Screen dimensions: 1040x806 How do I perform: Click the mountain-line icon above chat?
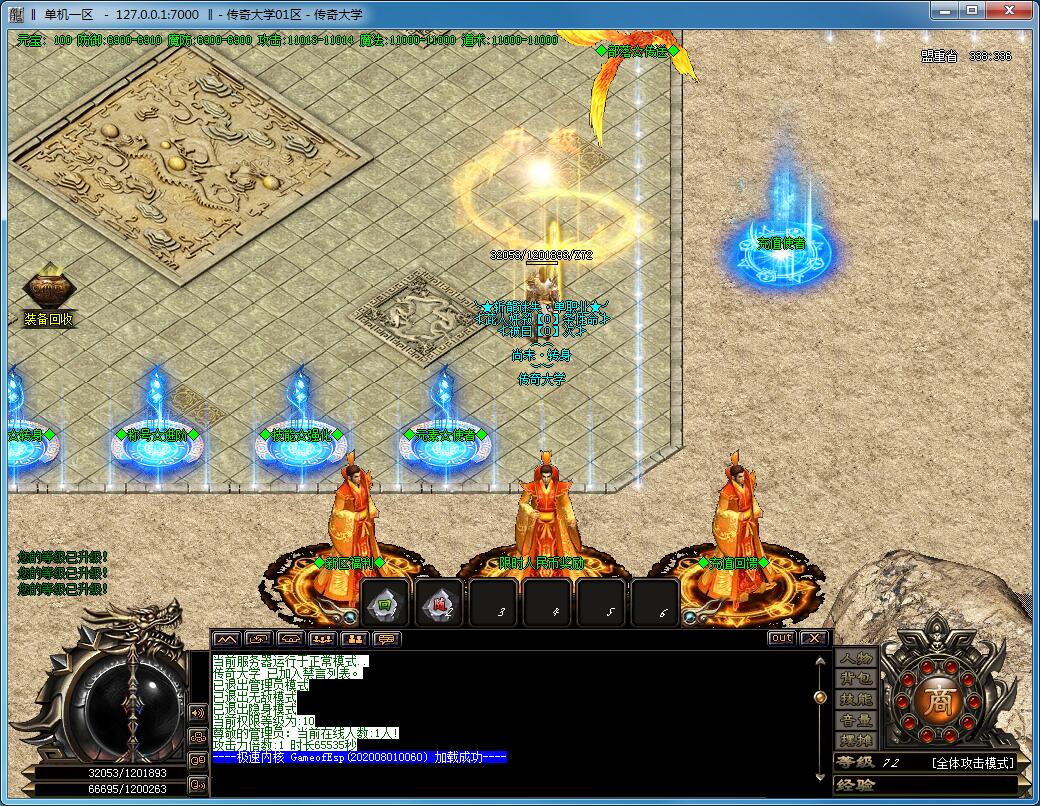[x=227, y=639]
